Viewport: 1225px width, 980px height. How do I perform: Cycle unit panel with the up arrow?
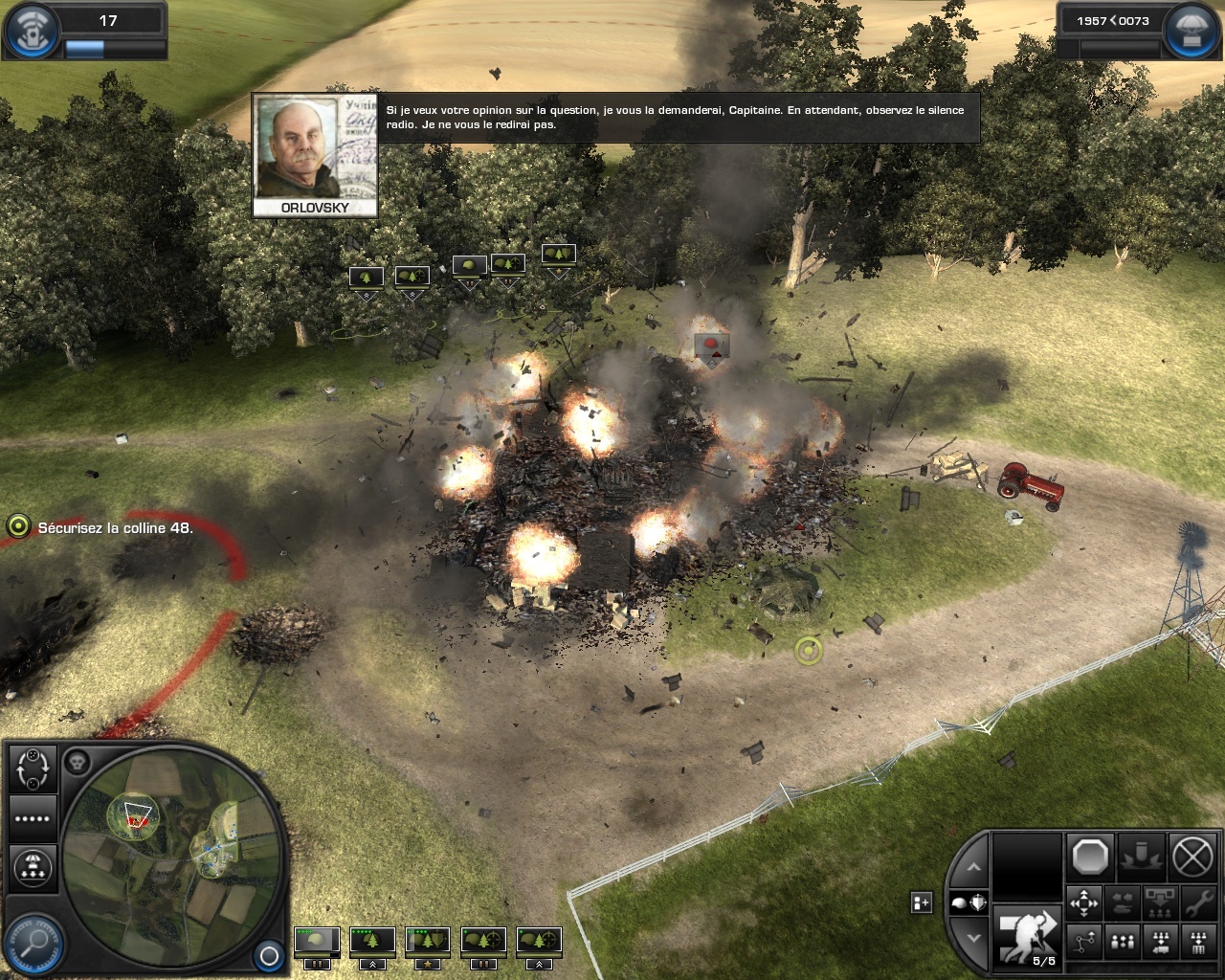tap(973, 867)
